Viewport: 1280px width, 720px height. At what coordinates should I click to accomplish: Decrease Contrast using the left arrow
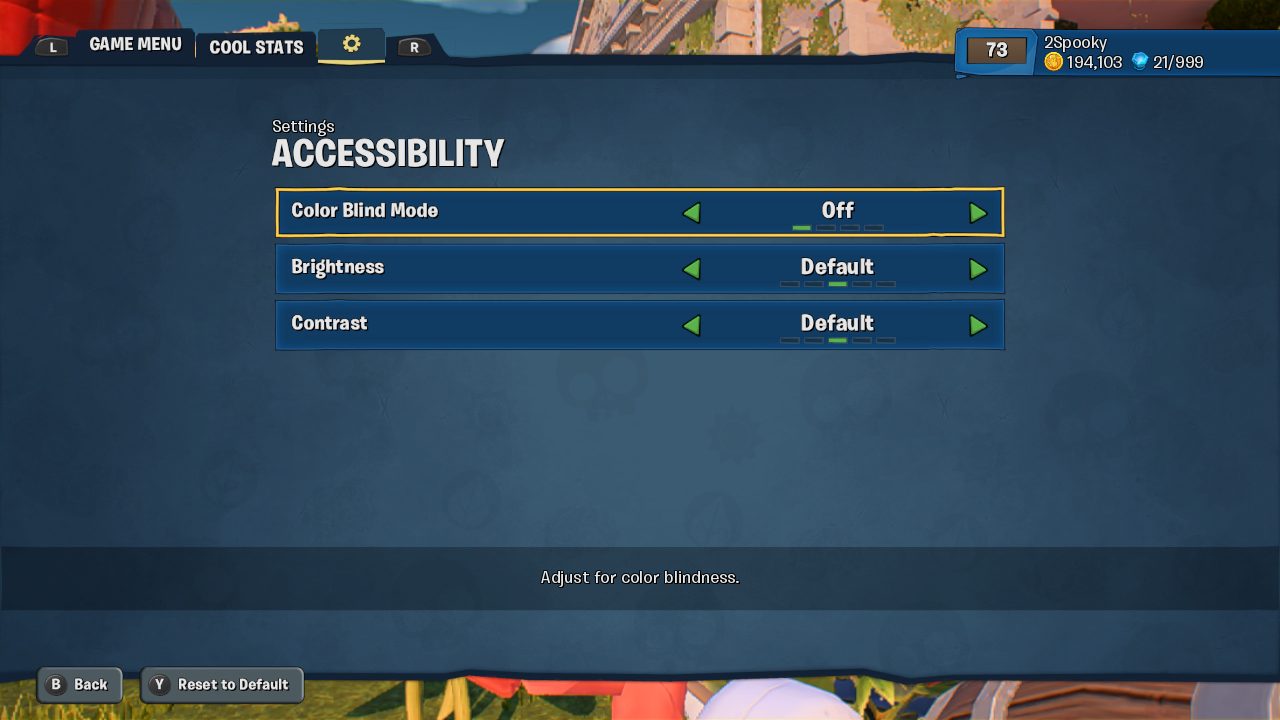tap(693, 325)
